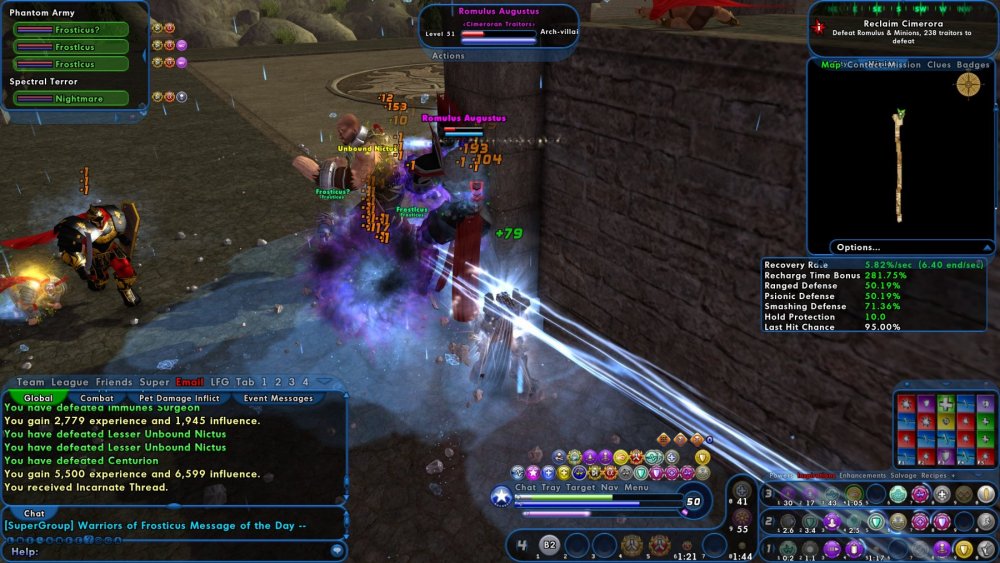Open the LFG window
The image size is (1000, 563).
(220, 382)
